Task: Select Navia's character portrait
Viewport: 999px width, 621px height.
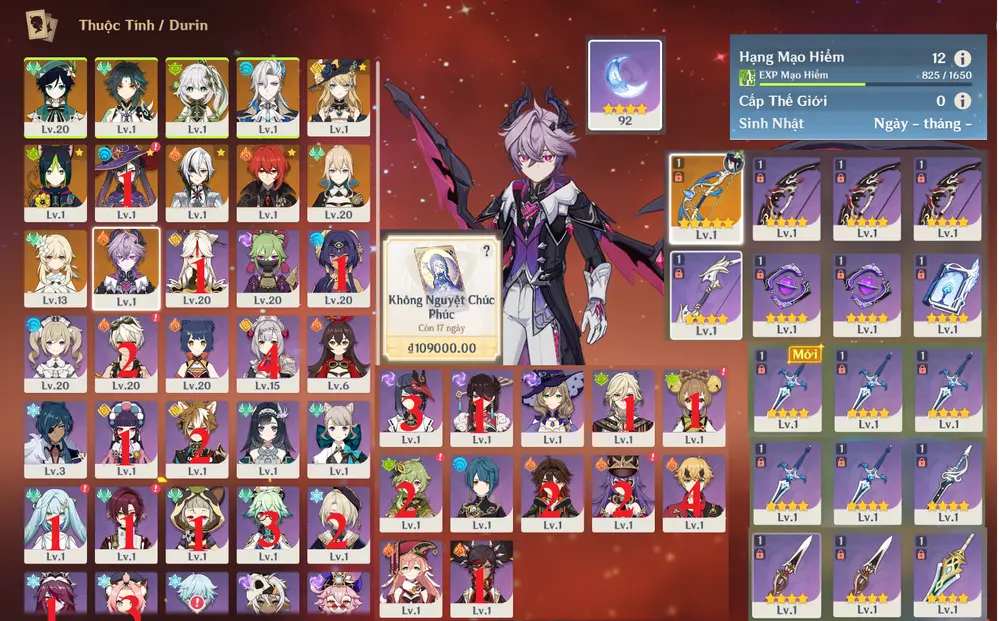Action: pyautogui.click(x=339, y=97)
